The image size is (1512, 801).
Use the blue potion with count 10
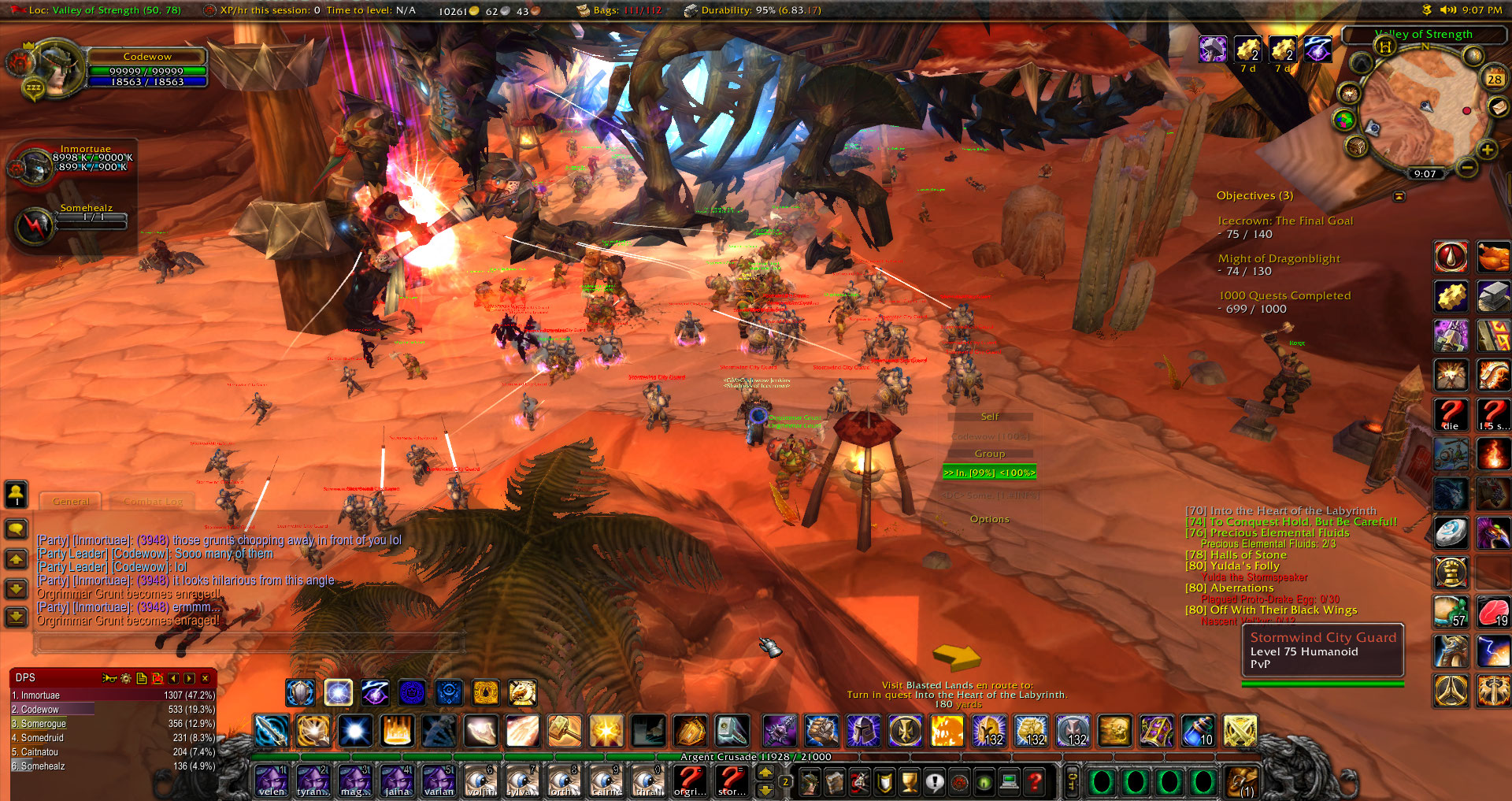[x=1197, y=732]
